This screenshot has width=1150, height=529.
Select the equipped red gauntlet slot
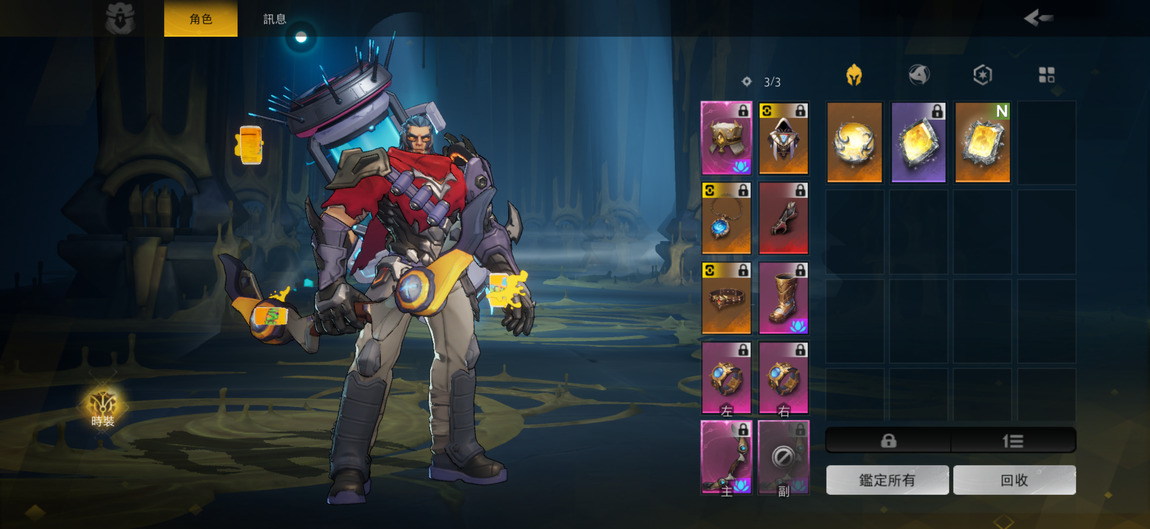click(x=783, y=218)
